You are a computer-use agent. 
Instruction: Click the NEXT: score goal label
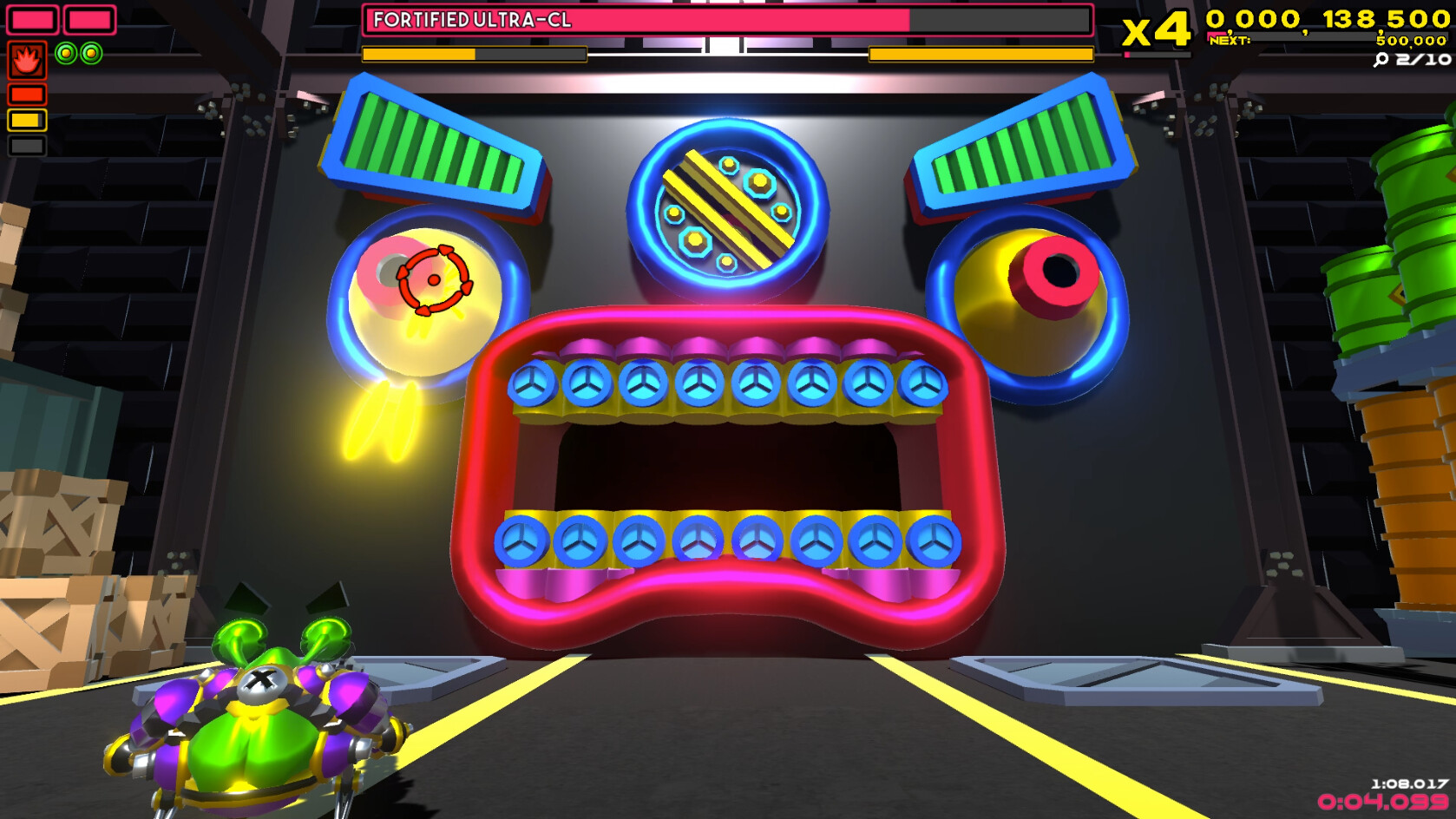[1230, 39]
